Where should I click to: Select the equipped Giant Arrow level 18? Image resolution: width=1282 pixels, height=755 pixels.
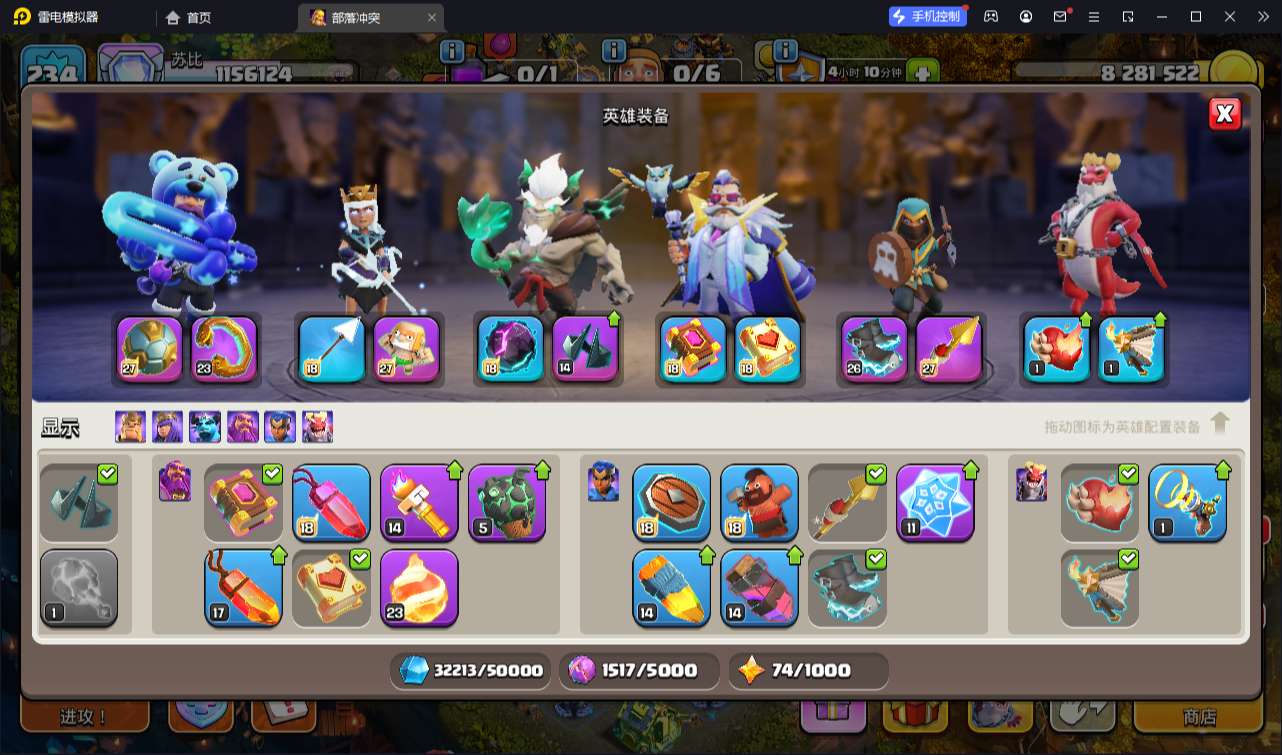coord(331,349)
